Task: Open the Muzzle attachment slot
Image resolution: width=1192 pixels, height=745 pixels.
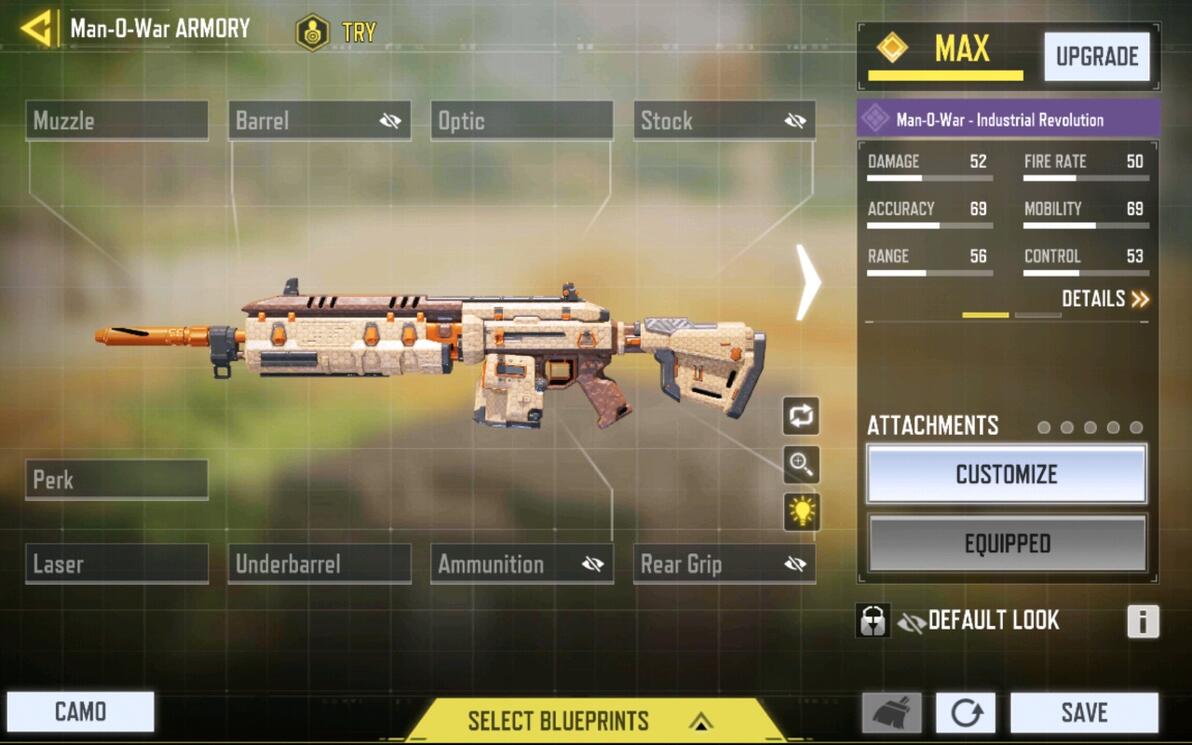Action: click(117, 121)
